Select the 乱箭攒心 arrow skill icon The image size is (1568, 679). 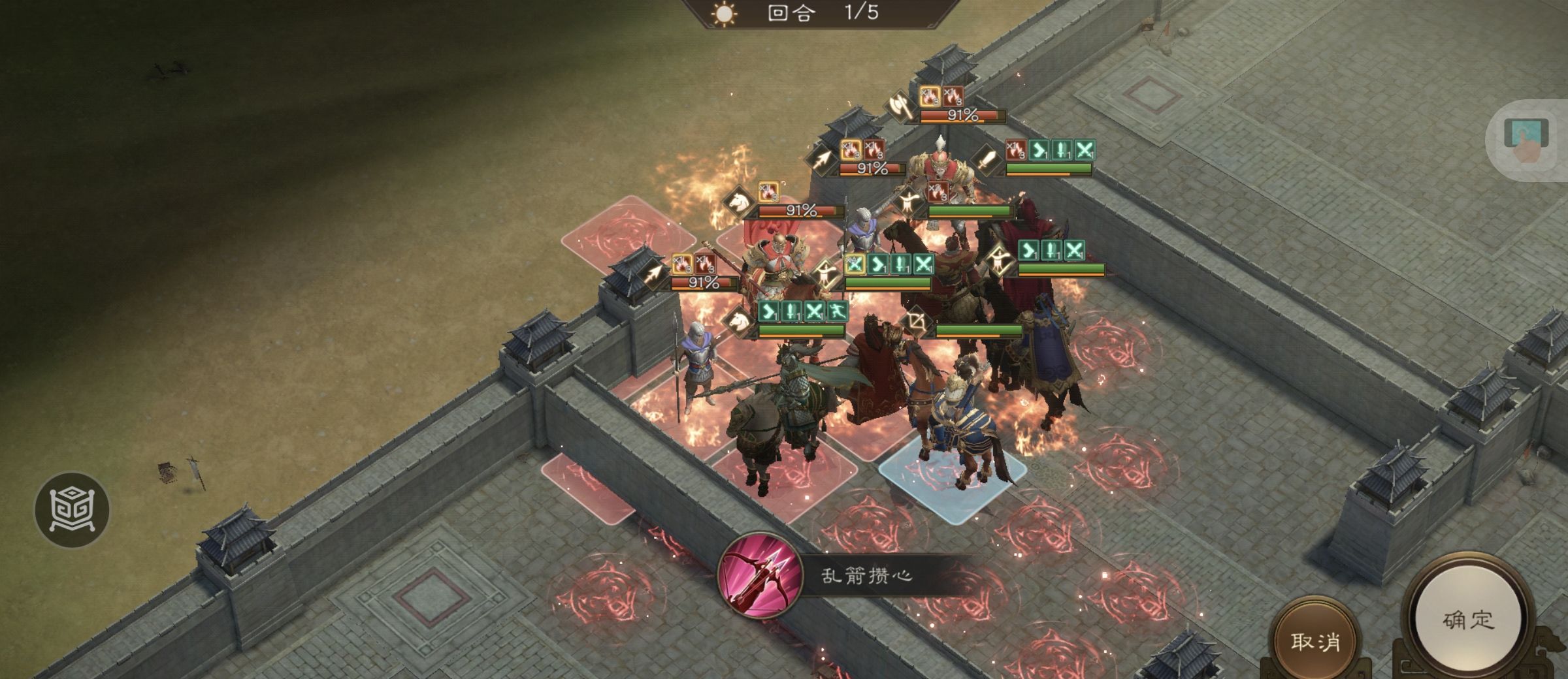759,575
